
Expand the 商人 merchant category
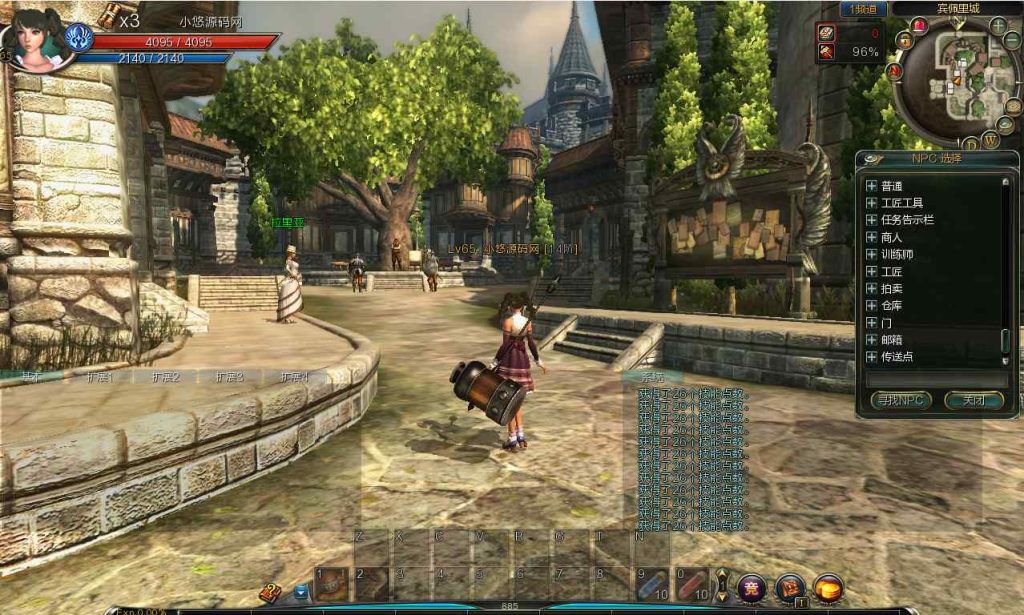[x=871, y=237]
